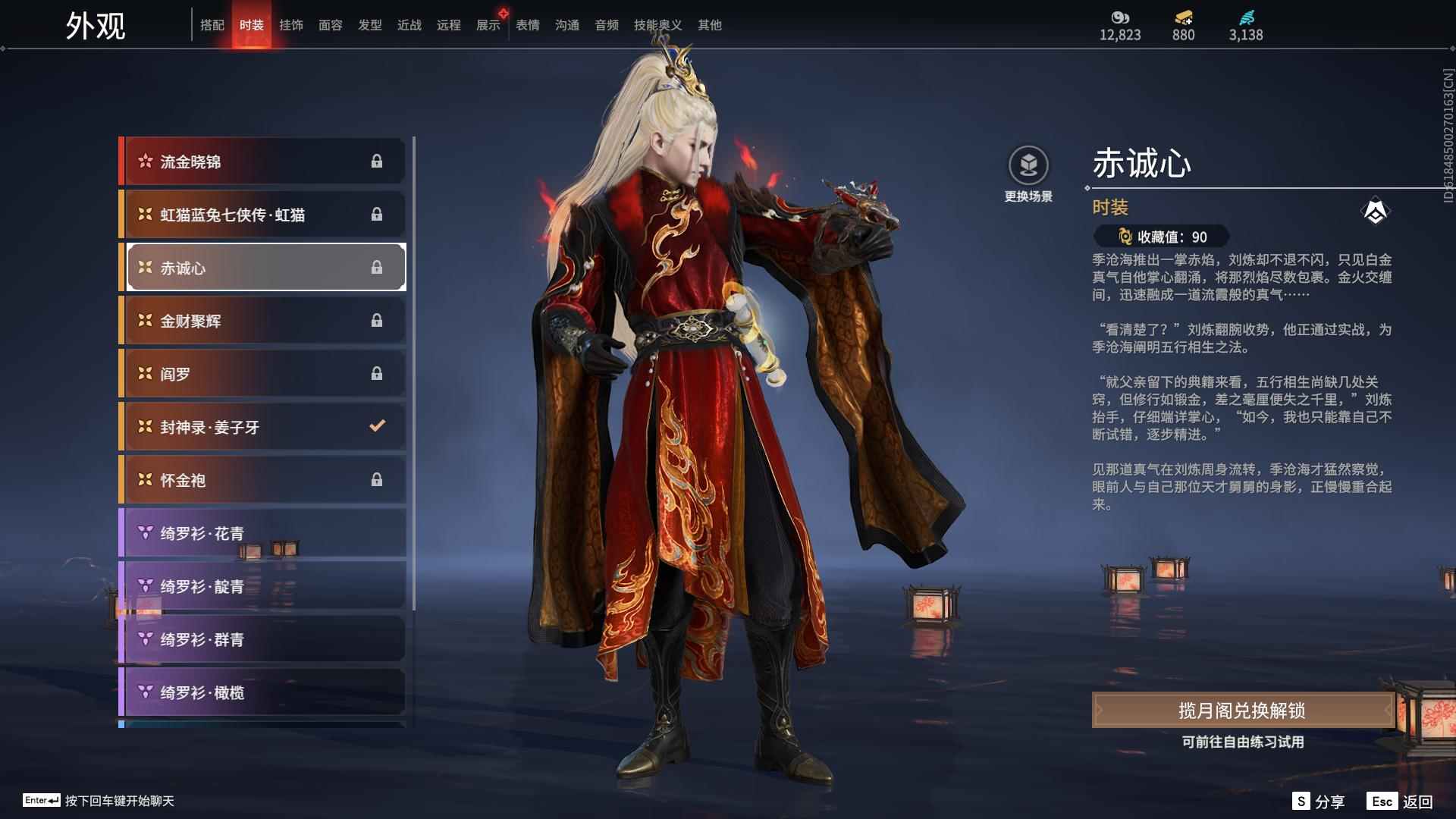
Task: Click the coin currency icon showing 12,823
Action: (1119, 16)
